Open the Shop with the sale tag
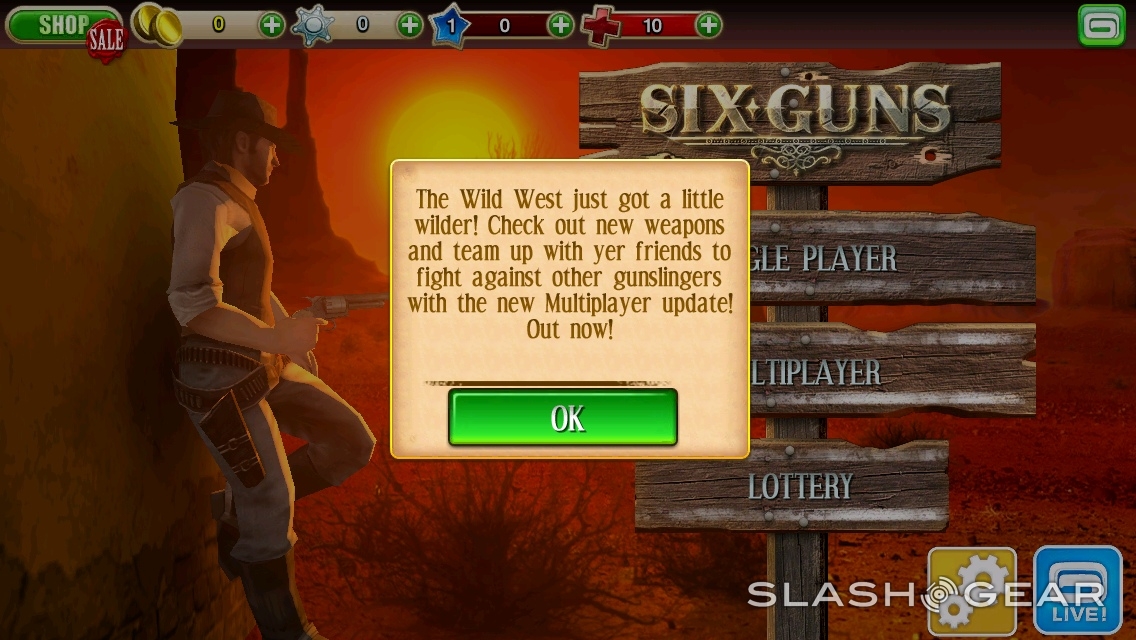The width and height of the screenshot is (1136, 640). [62, 26]
